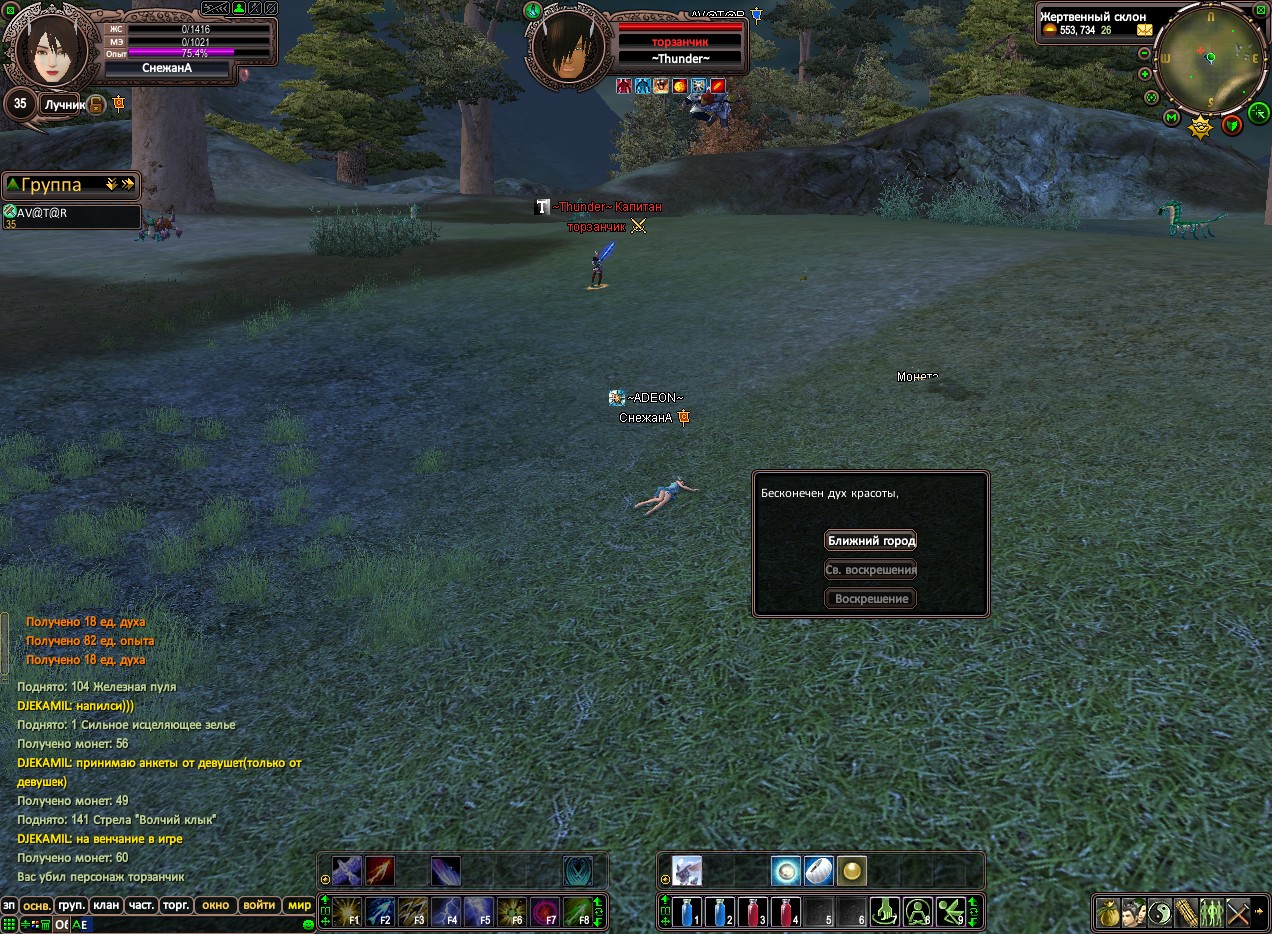Activate the F1 skill on the hotbar
This screenshot has width=1272, height=934.
348,912
